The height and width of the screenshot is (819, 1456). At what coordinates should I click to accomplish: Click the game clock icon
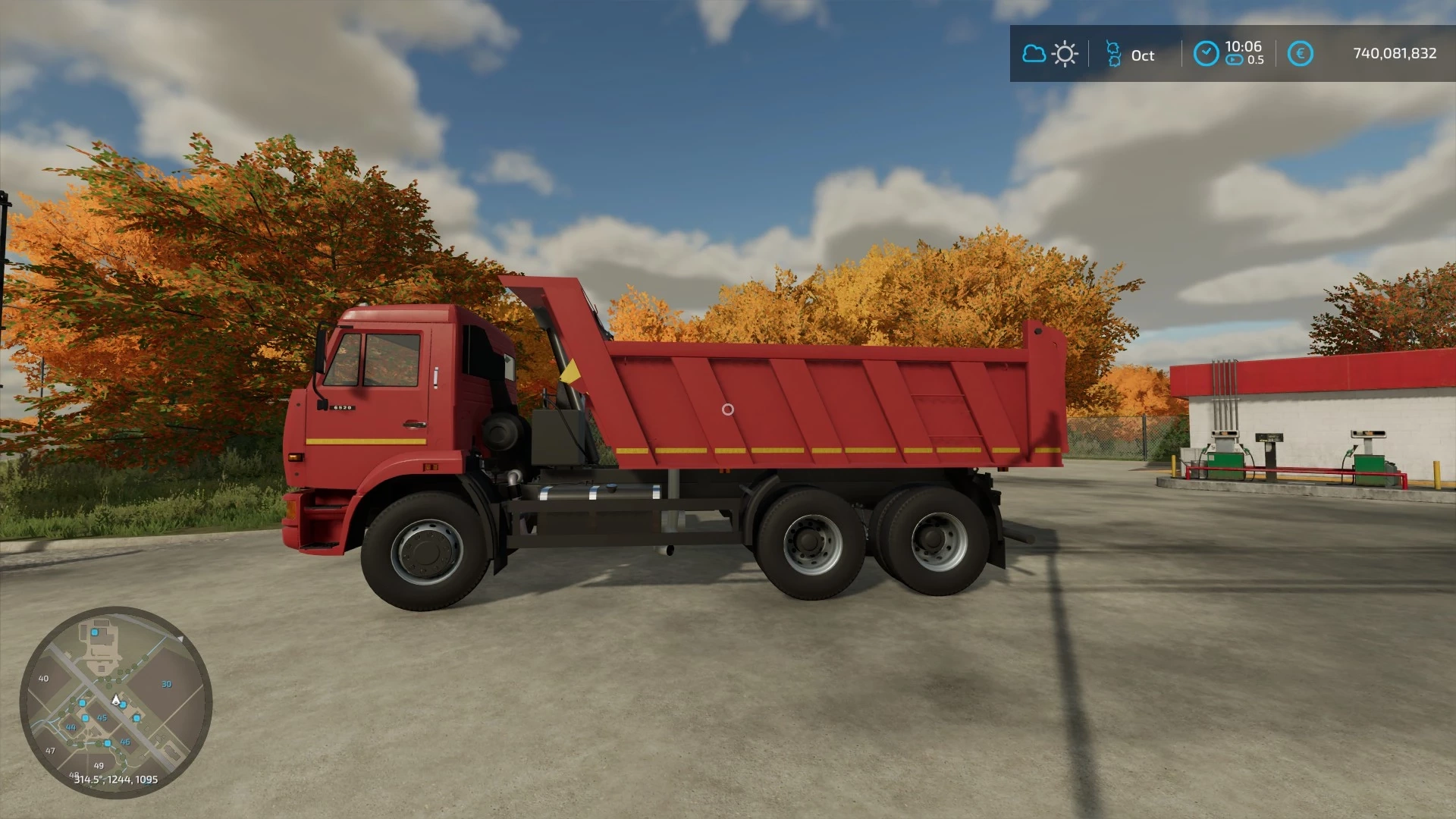click(x=1206, y=54)
